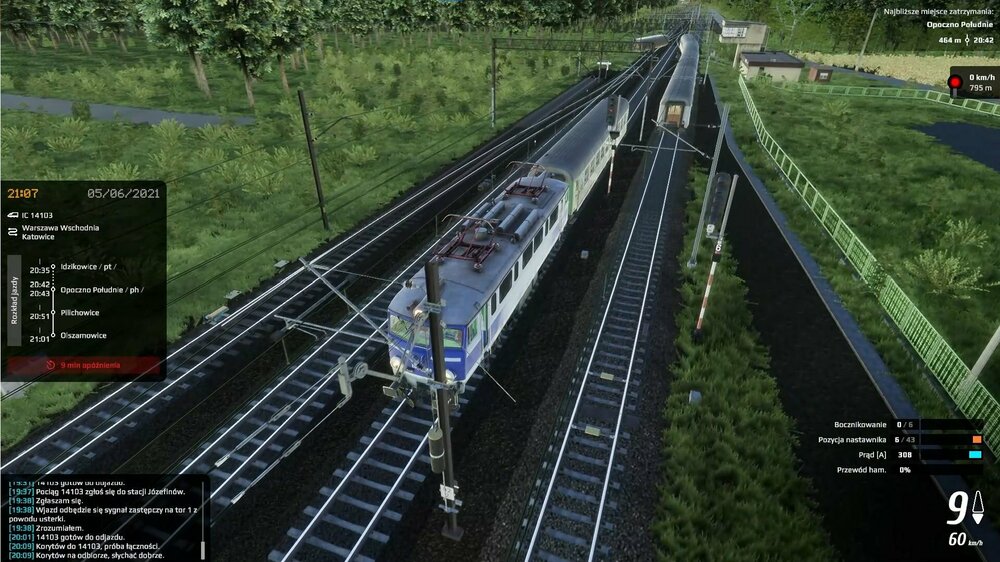This screenshot has width=1000, height=562.
Task: Toggle the vertical "Rozkład jazdy" timetable tab
Action: 14,300
